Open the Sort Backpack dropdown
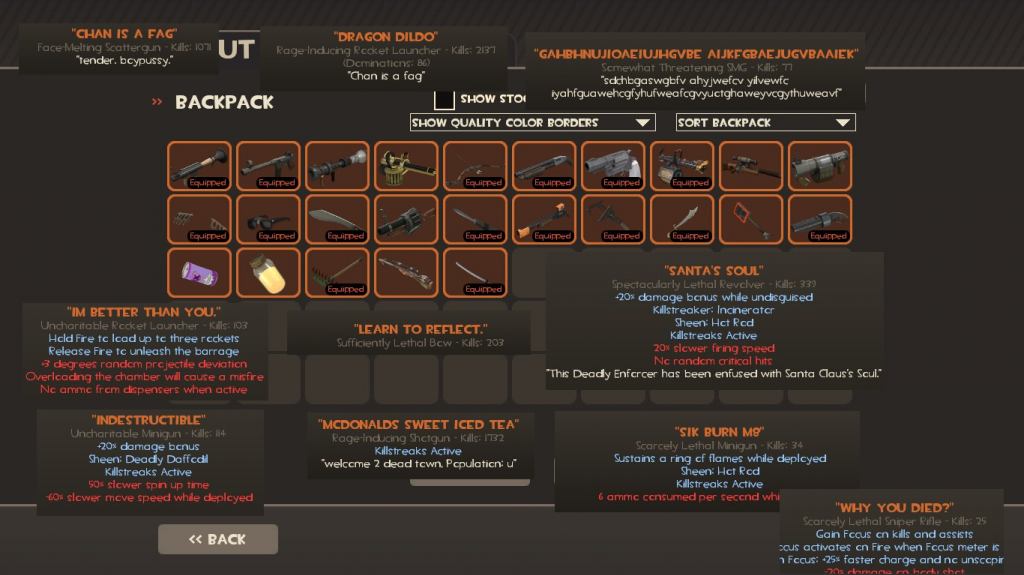This screenshot has width=1024, height=575. pos(765,122)
